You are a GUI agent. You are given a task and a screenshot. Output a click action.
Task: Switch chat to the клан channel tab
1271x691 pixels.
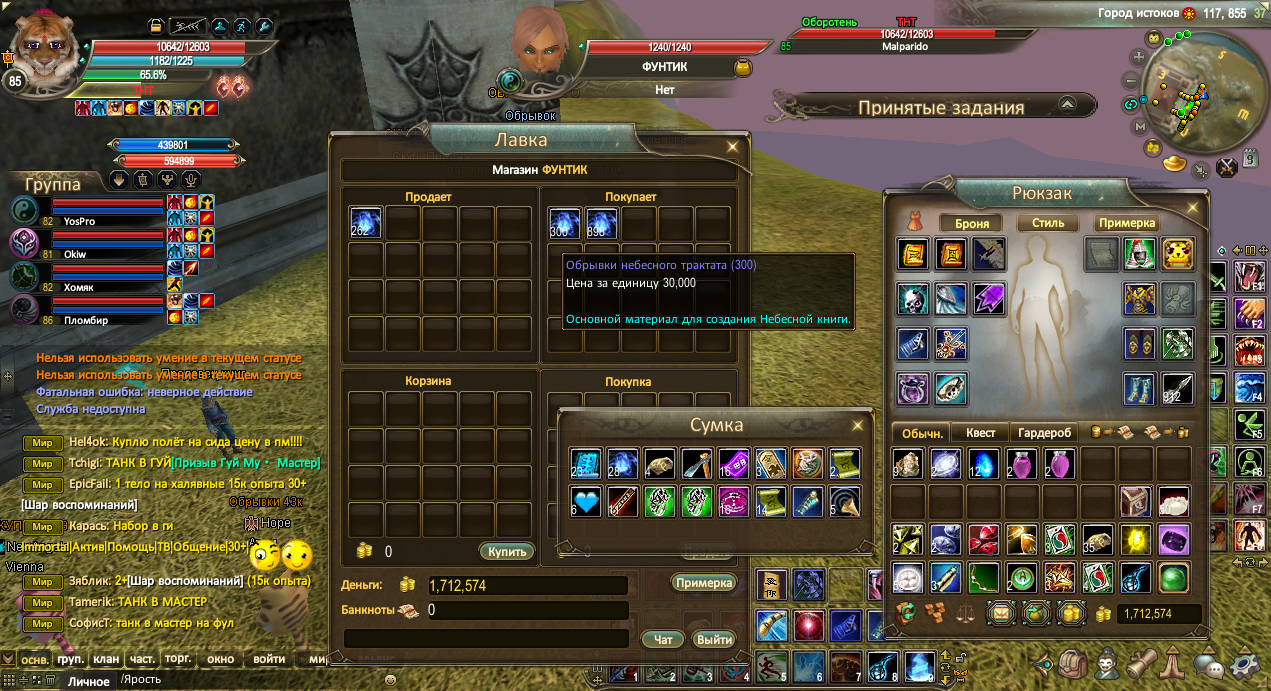[105, 659]
